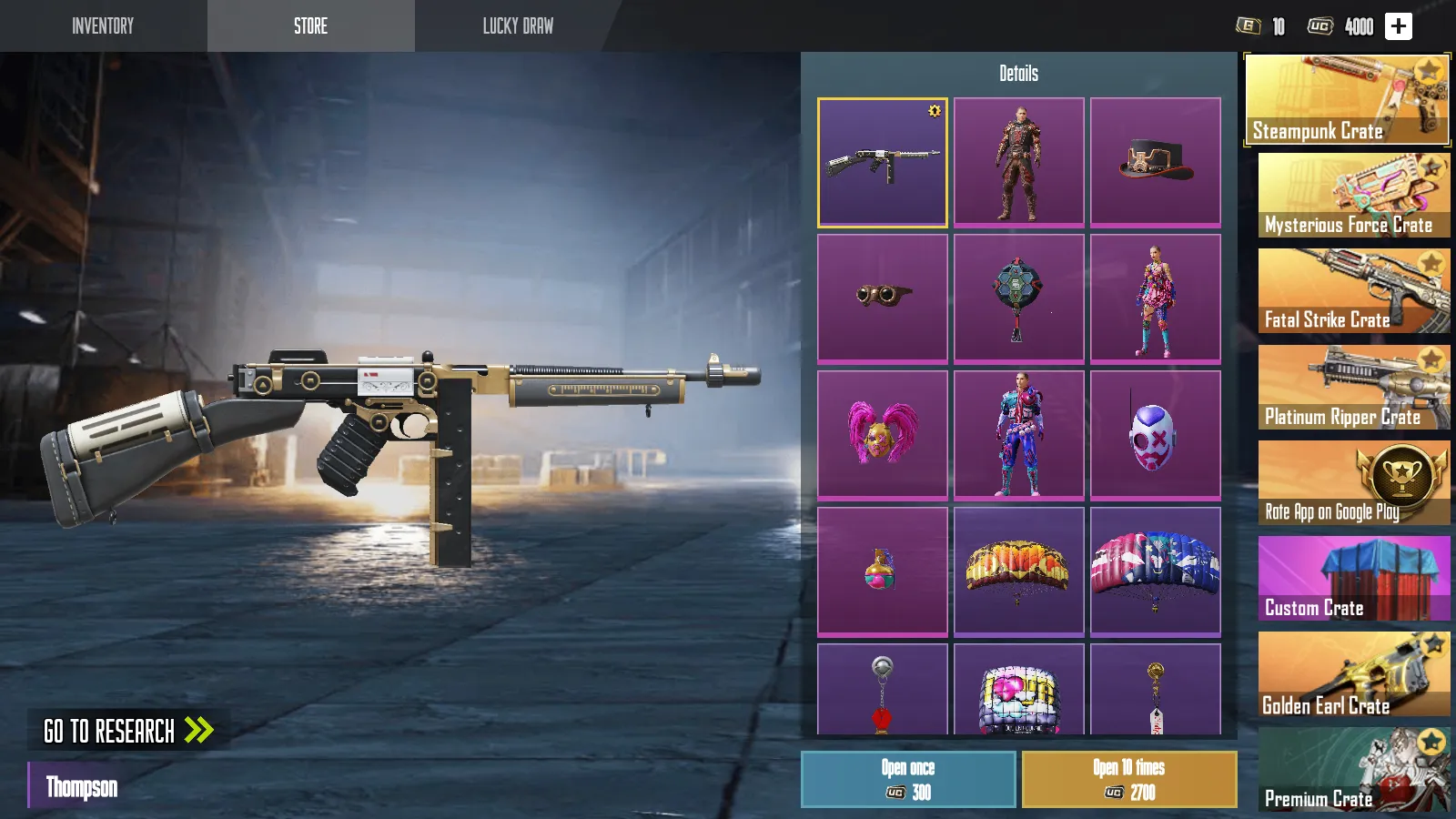View the pink pigtail mask reward
Viewport: 1456px width, 819px height.
(x=882, y=435)
